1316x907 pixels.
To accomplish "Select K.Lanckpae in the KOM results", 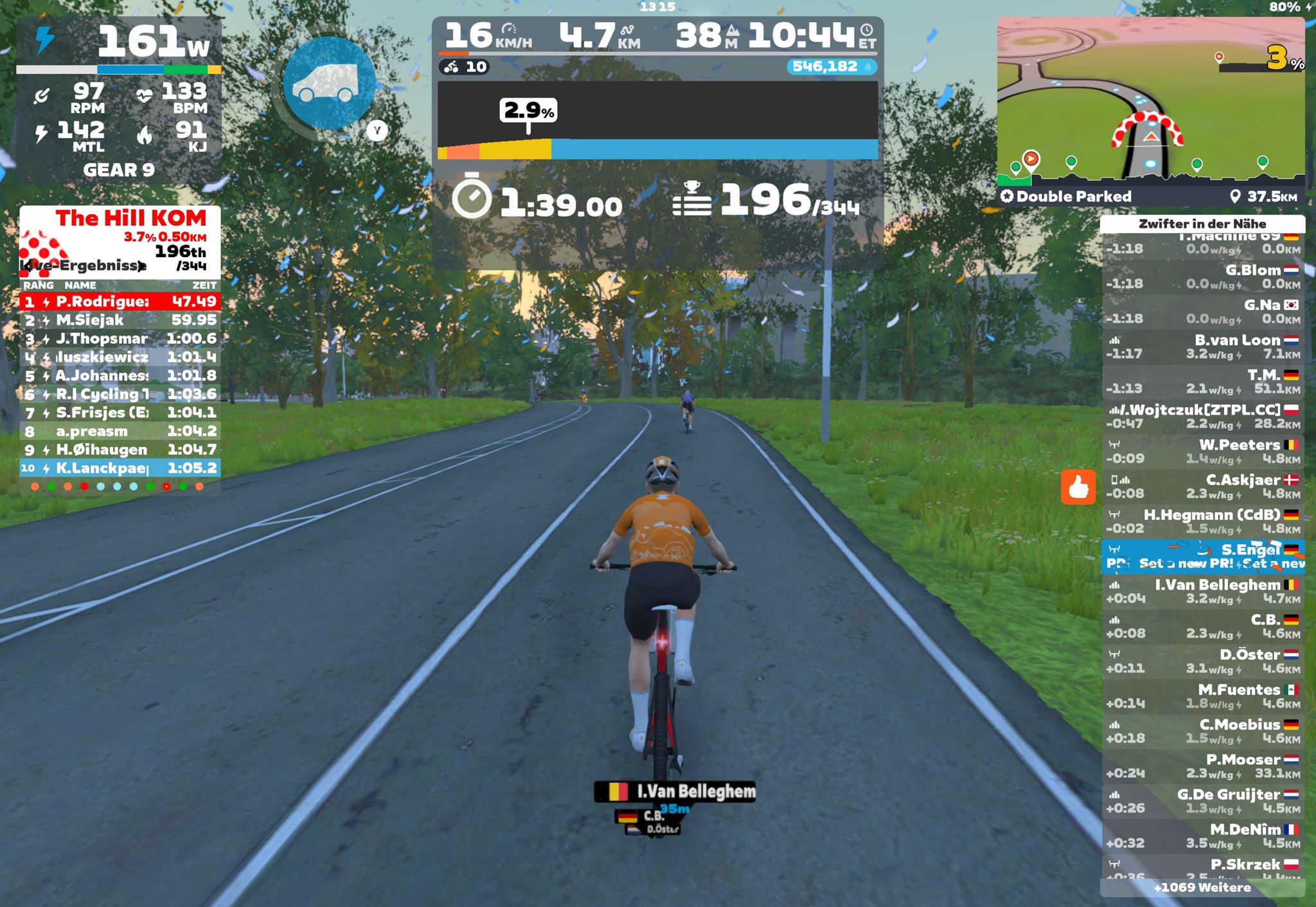I will coord(120,468).
